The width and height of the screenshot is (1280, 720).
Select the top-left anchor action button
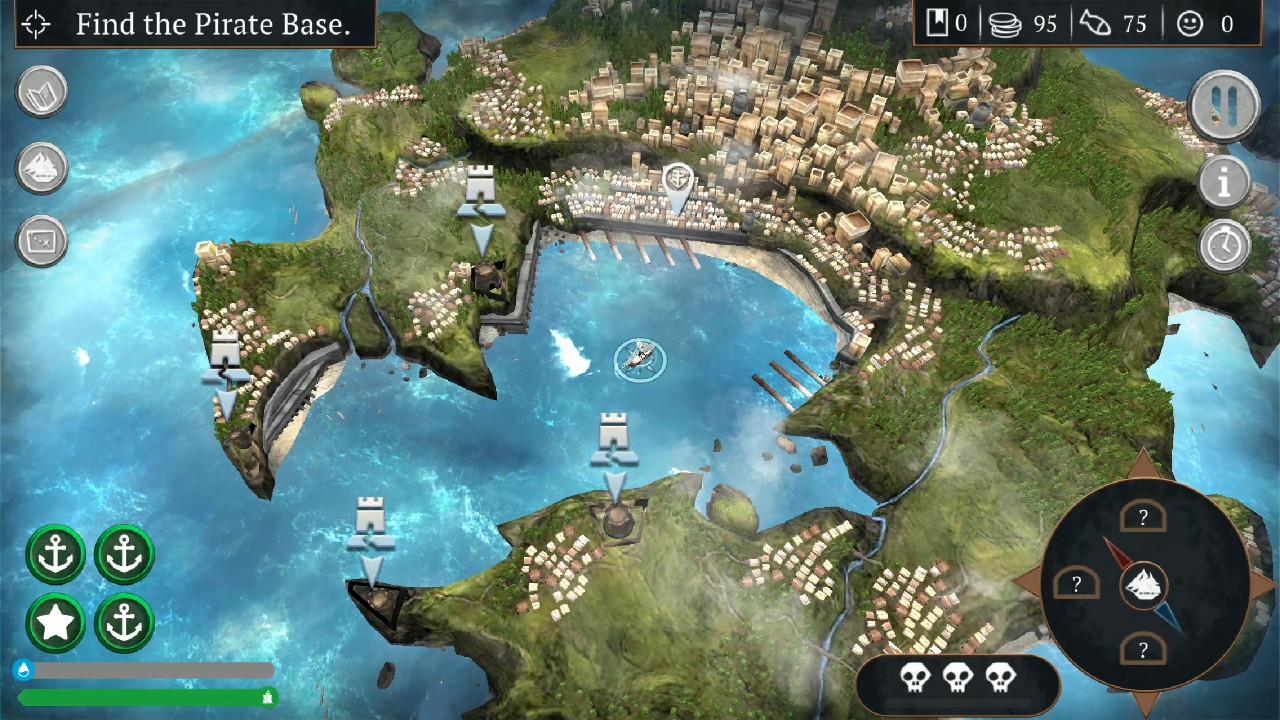(55, 554)
